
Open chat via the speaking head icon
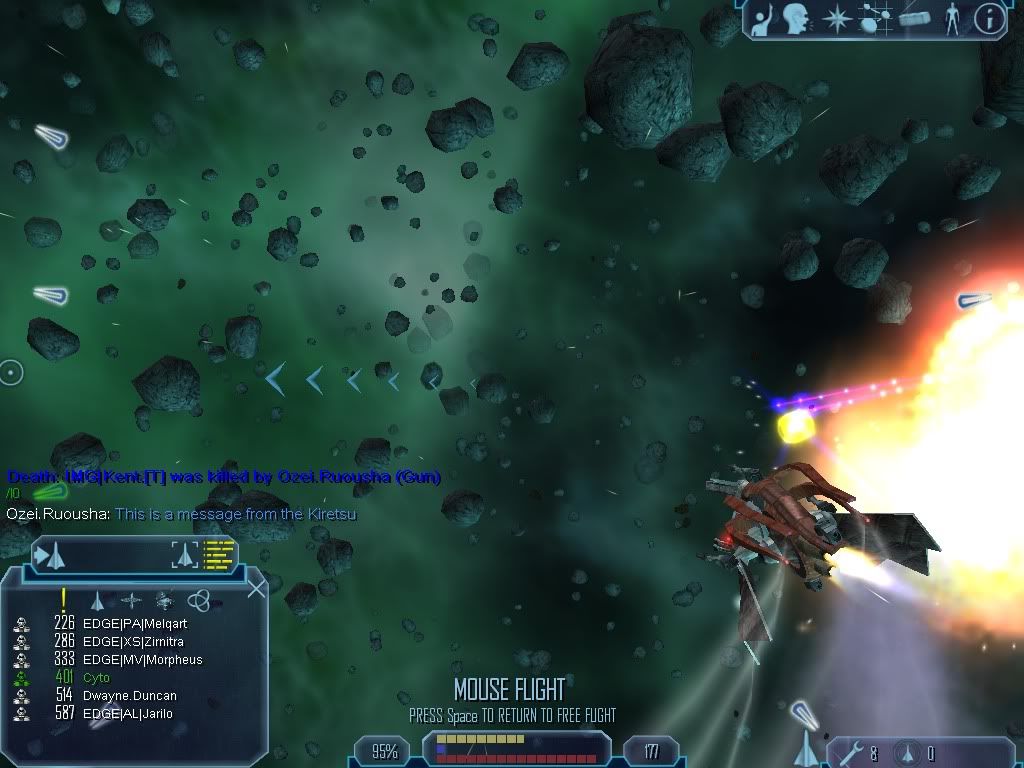tap(796, 19)
